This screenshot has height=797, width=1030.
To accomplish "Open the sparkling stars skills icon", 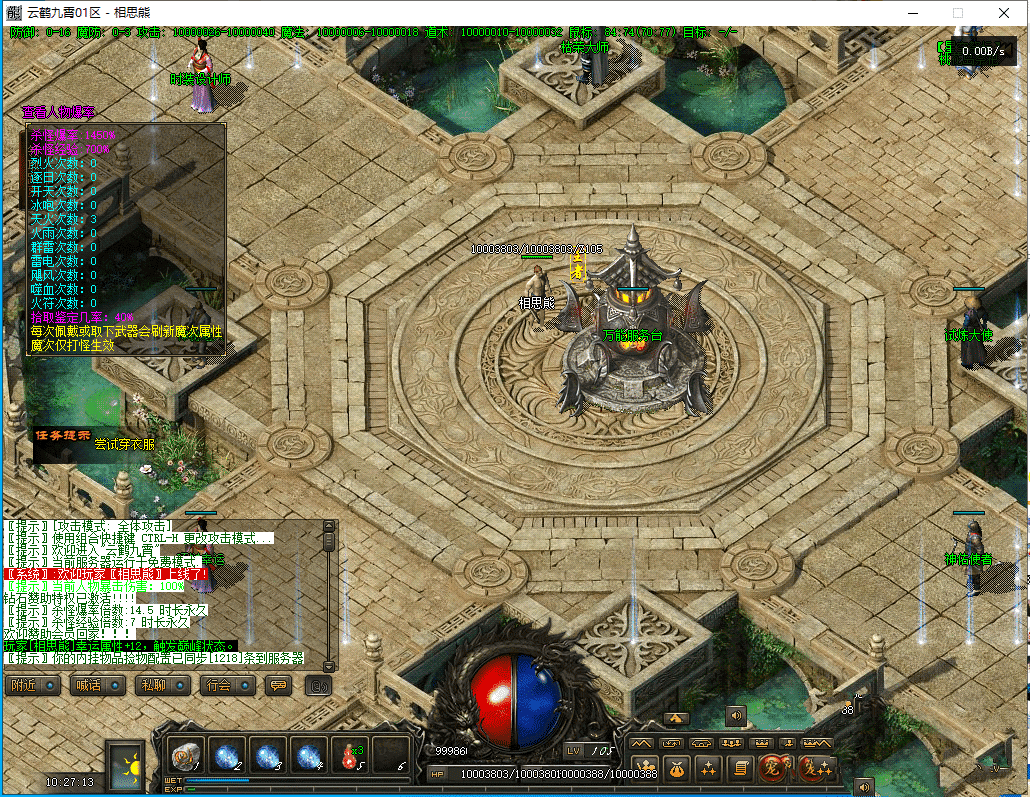I will tap(708, 768).
